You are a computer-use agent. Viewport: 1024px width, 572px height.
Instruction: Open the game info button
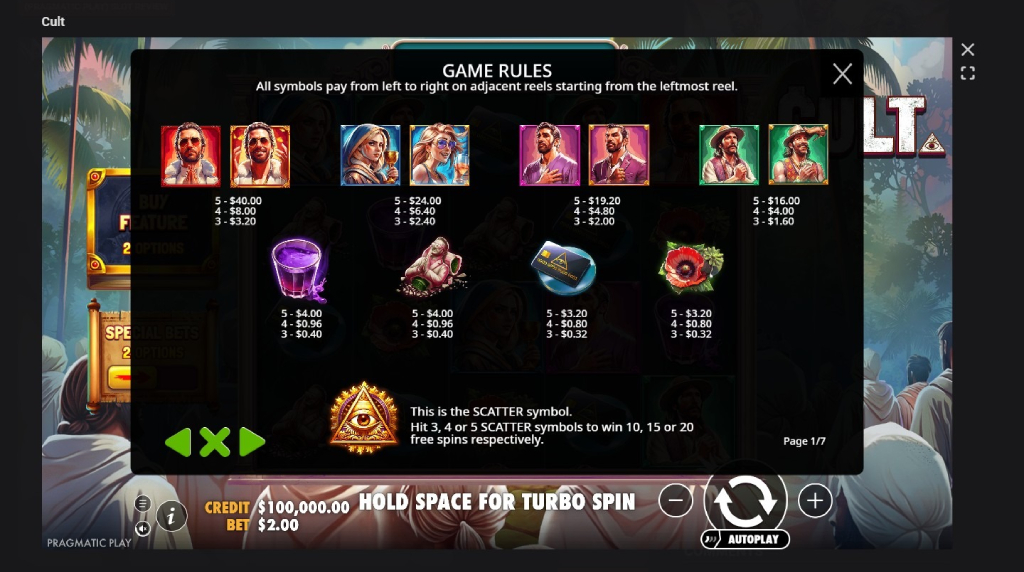point(172,516)
